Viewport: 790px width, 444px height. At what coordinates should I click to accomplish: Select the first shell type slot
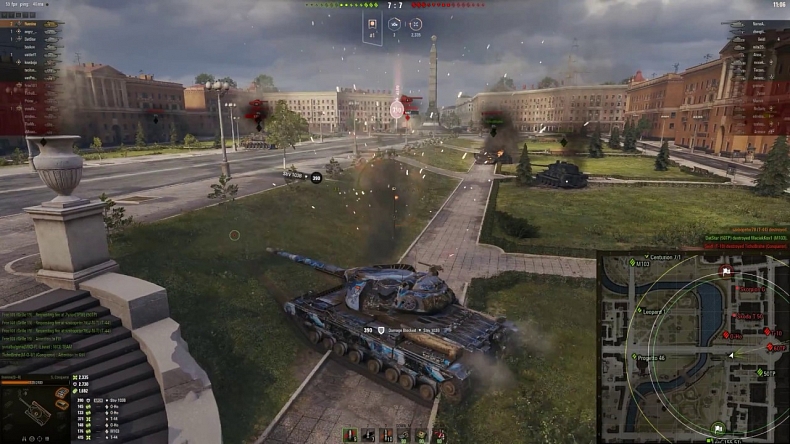(x=350, y=435)
